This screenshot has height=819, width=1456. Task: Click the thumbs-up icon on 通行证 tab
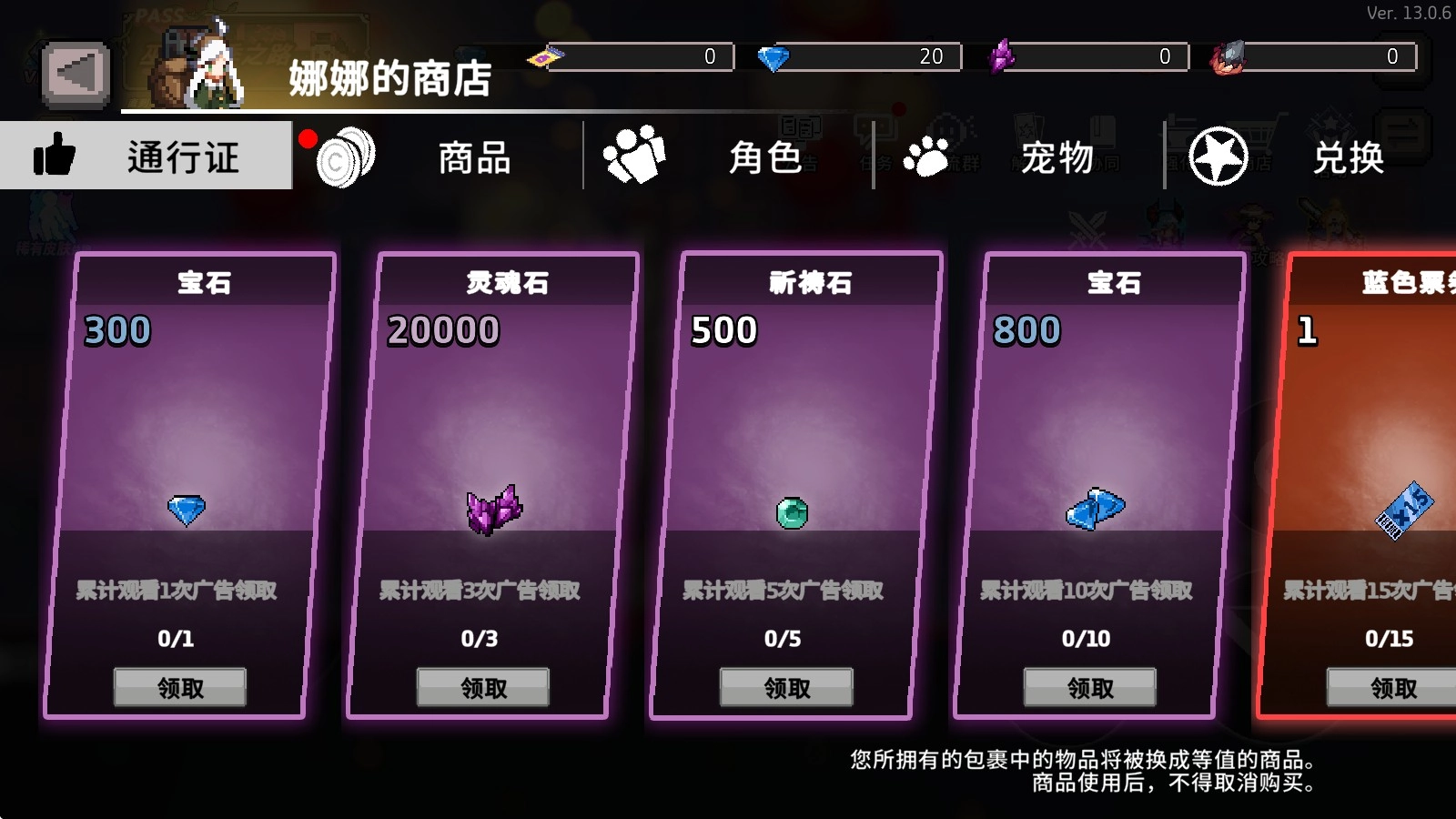[x=56, y=155]
